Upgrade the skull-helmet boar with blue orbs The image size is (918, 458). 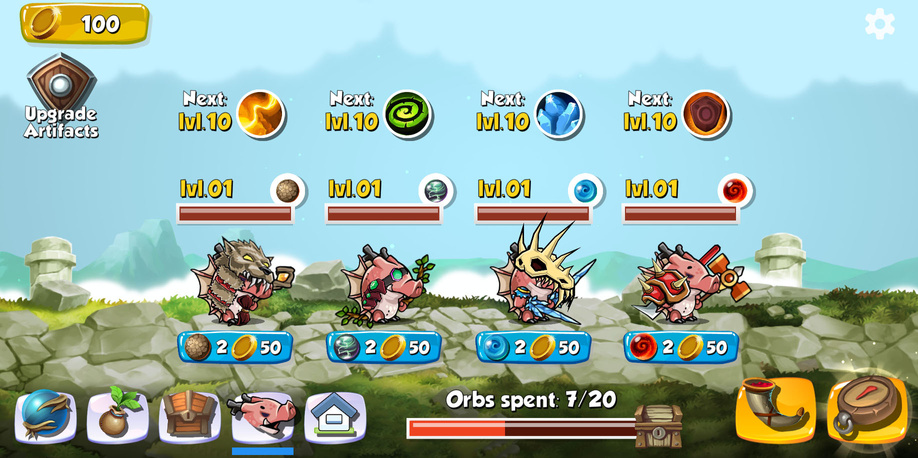(x=533, y=347)
